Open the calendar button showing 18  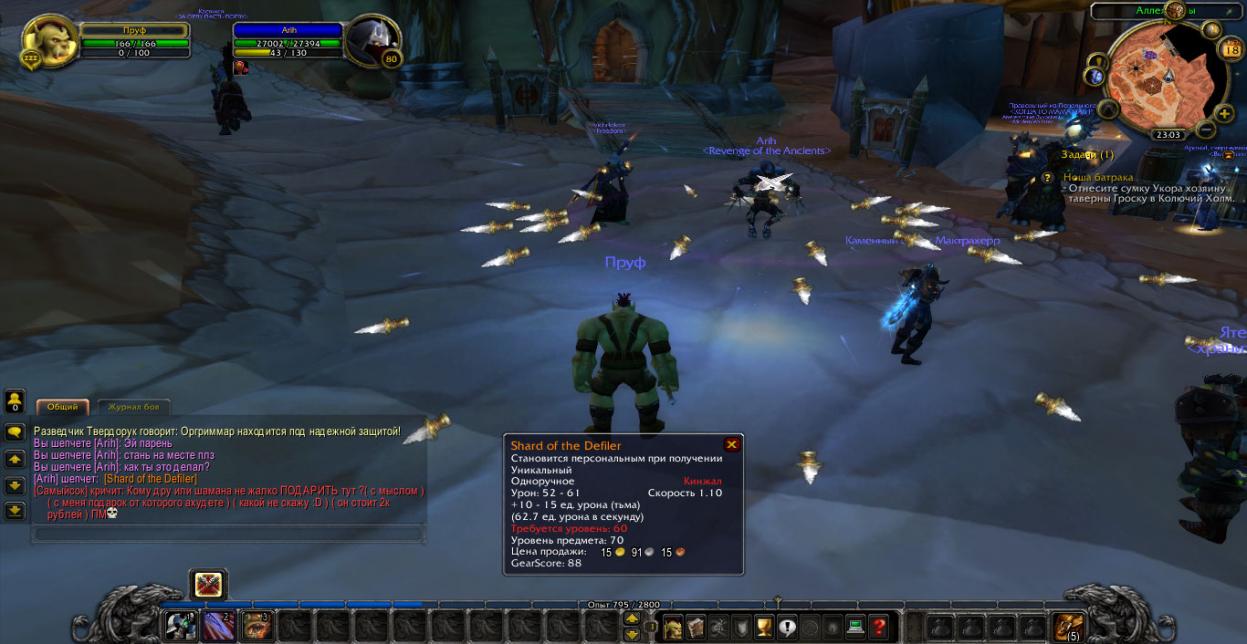coord(1231,48)
